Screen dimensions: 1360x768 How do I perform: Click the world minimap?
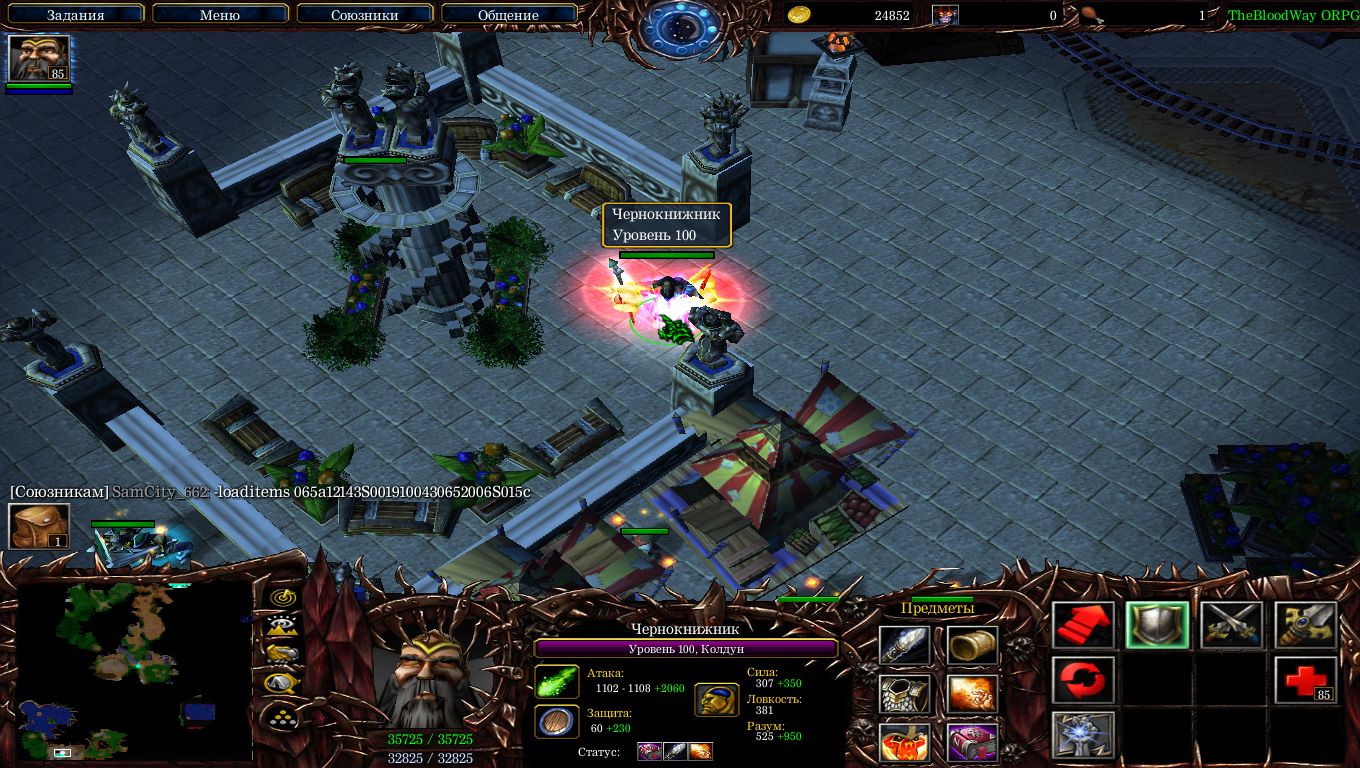[133, 670]
